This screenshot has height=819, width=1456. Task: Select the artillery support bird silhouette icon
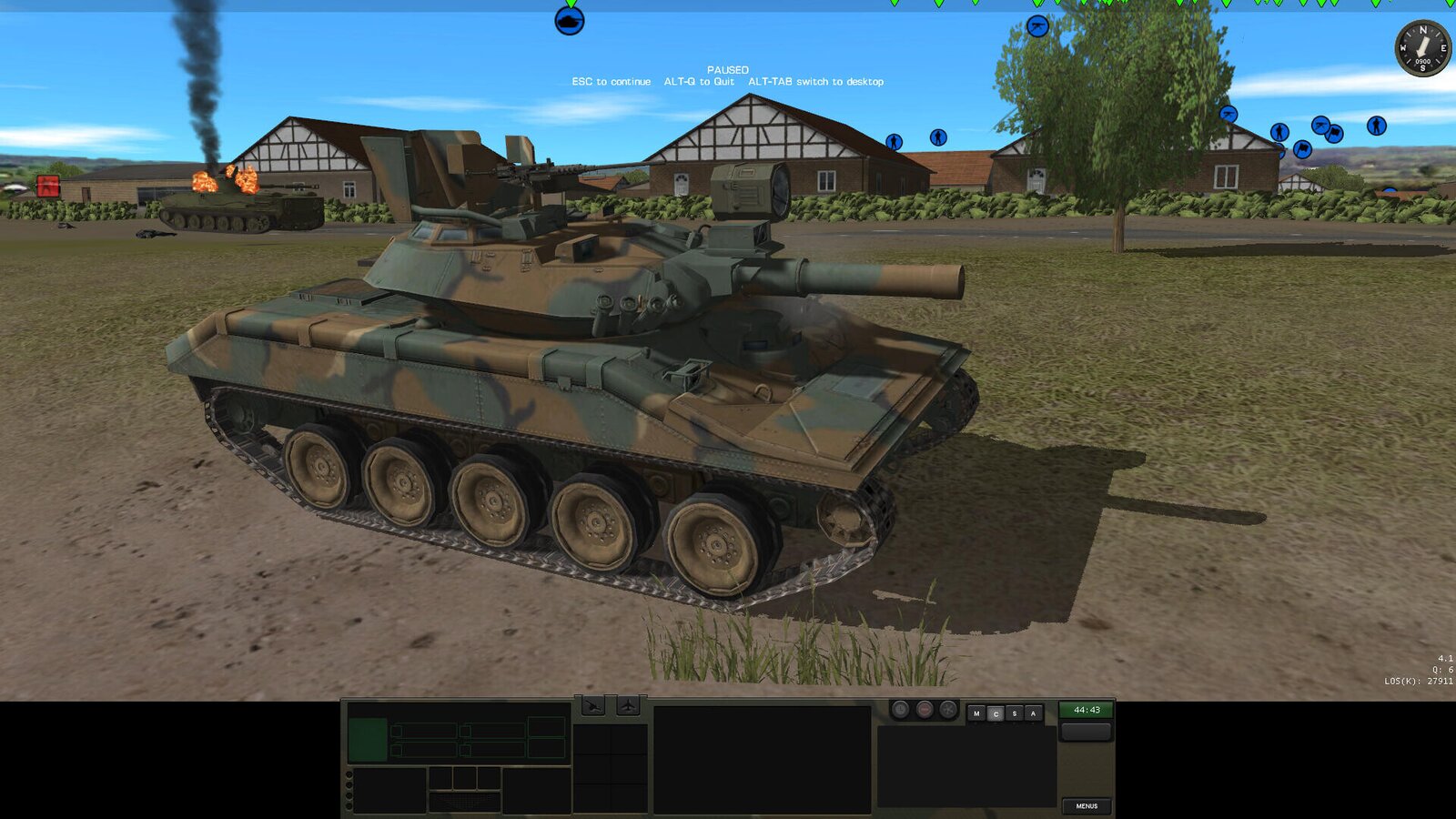click(593, 705)
